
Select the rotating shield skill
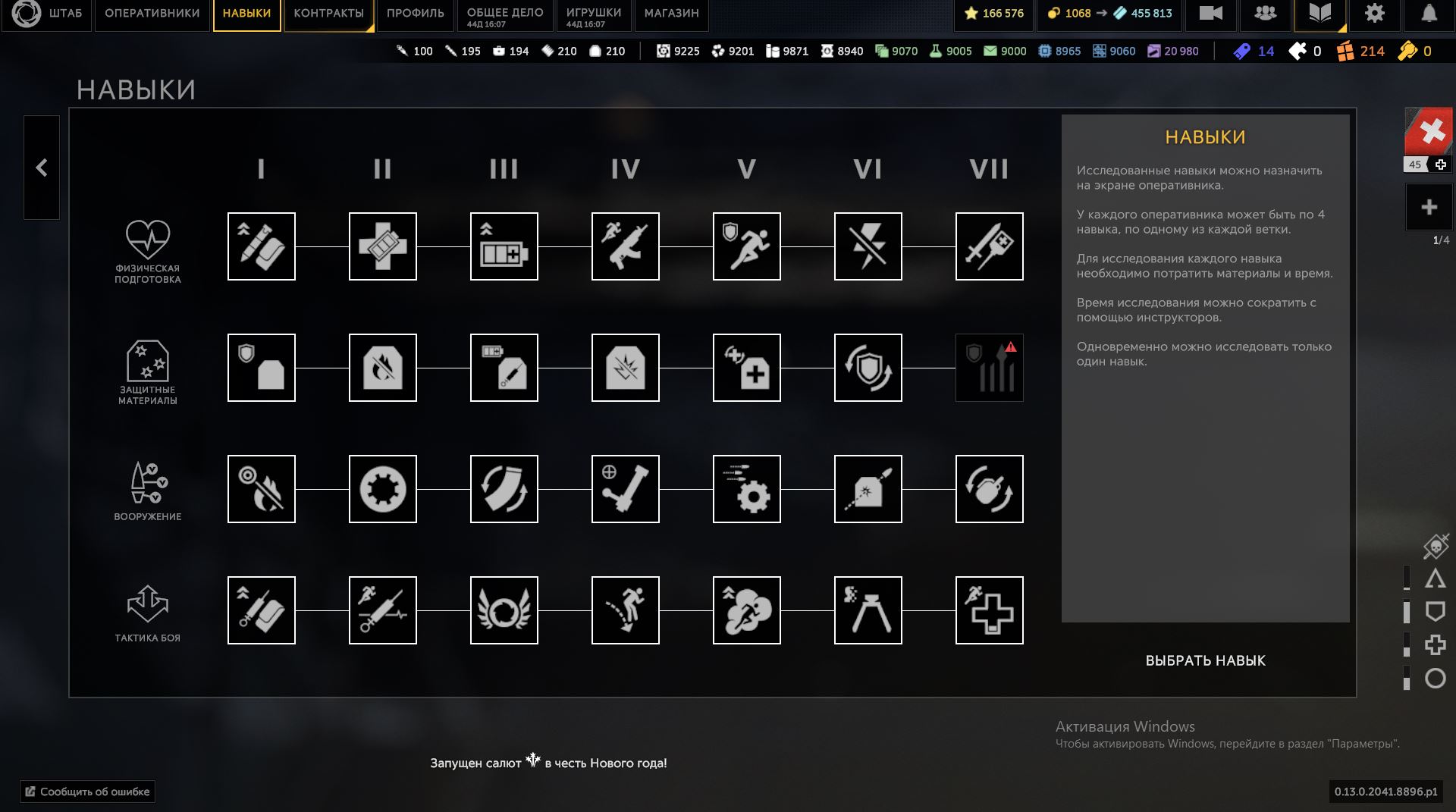click(x=868, y=368)
